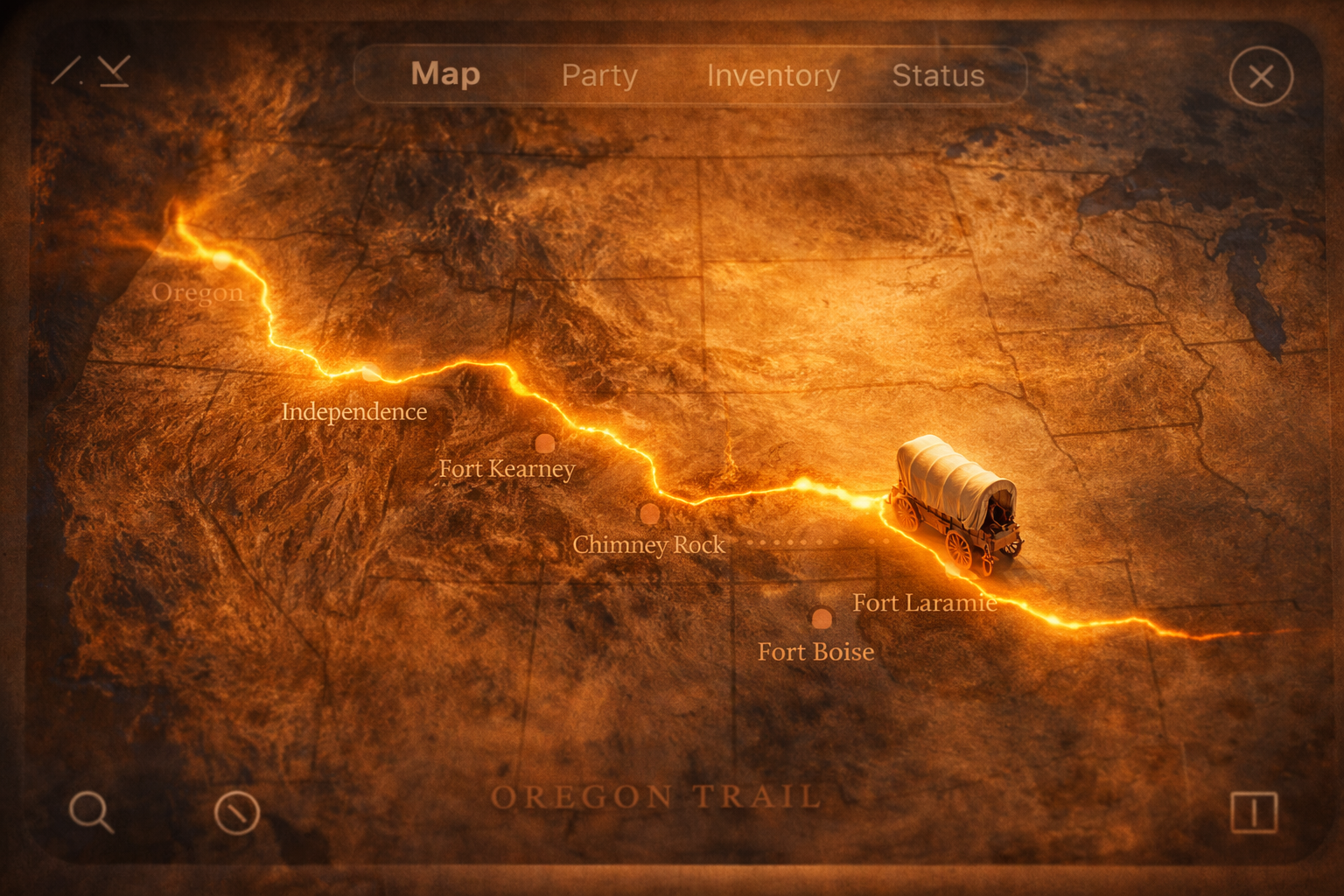The image size is (1344, 896).
Task: Click the Chimney Rock waypoint
Action: pyautogui.click(x=648, y=514)
